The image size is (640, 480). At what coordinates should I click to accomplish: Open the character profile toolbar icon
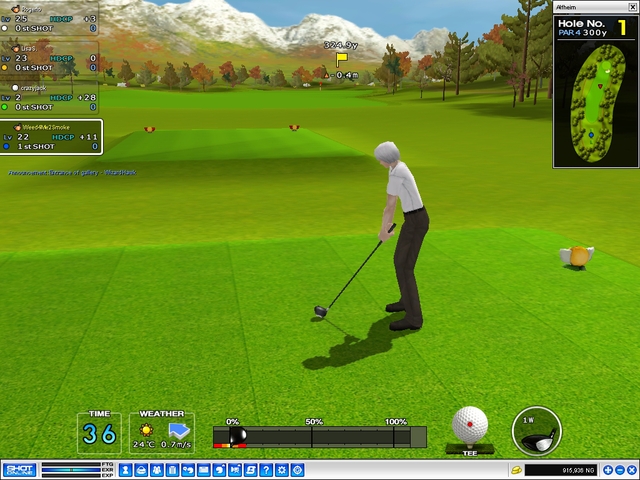(126, 470)
